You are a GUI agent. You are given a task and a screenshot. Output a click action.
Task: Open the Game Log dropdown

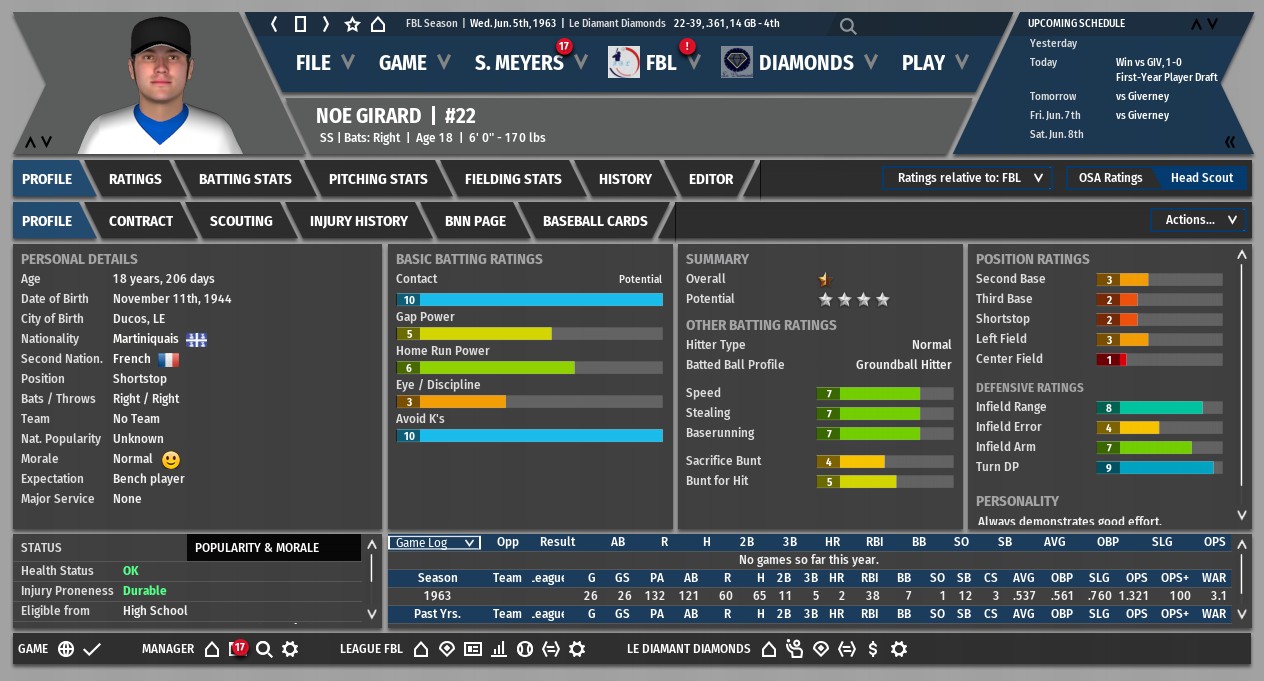434,543
